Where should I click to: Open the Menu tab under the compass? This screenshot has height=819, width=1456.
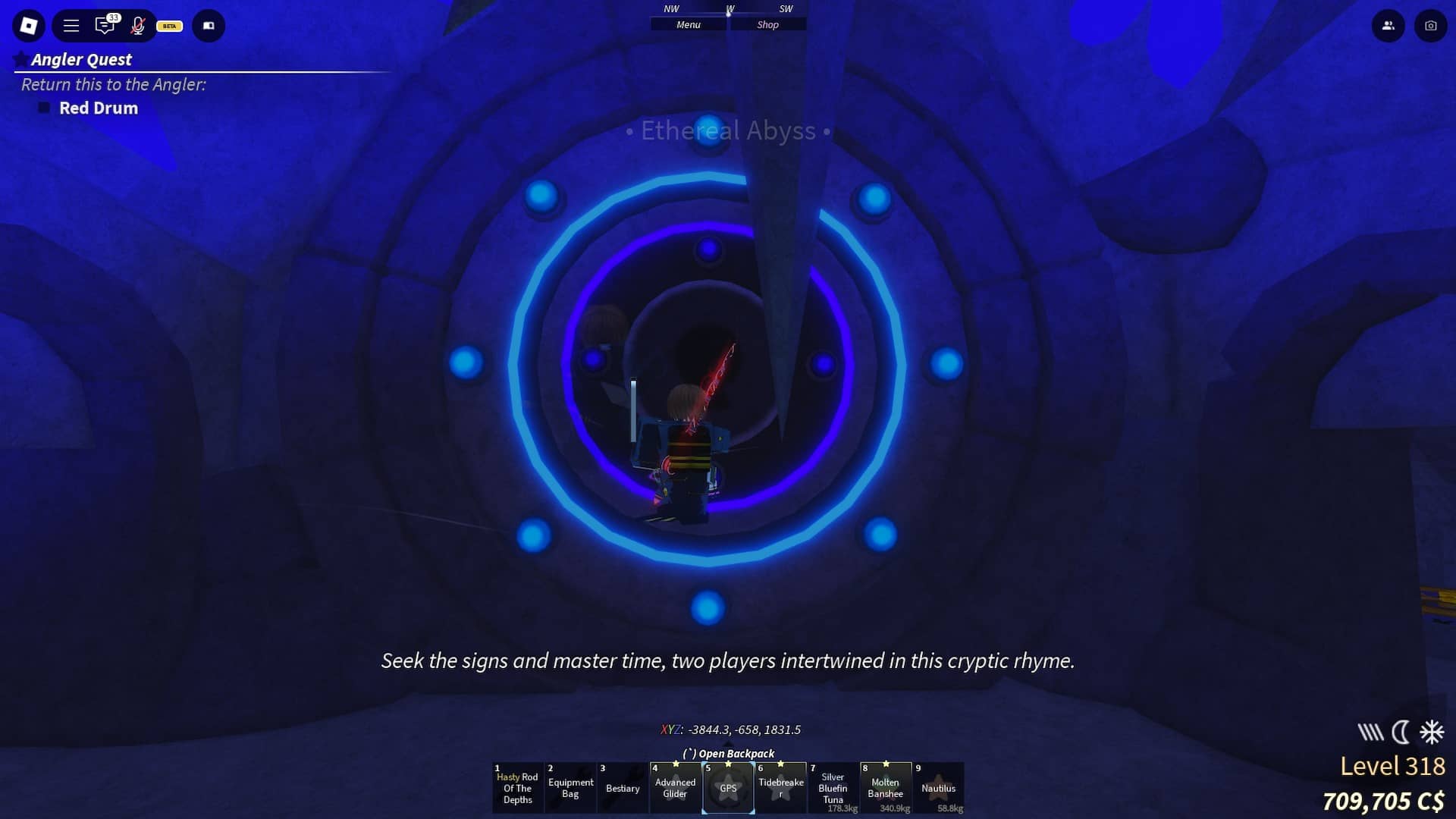(x=689, y=24)
